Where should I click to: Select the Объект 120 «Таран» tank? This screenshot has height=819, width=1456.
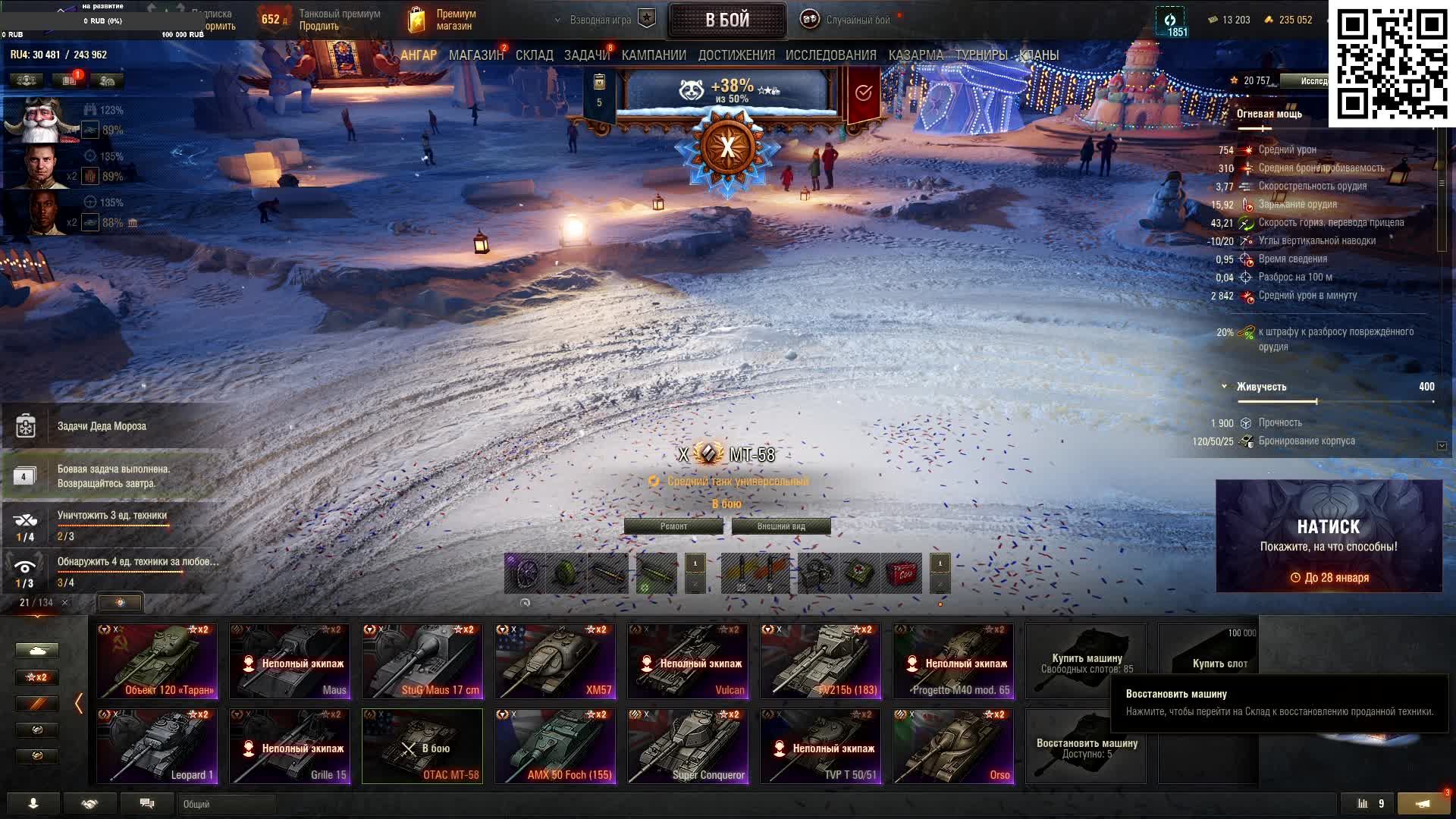pos(157,661)
